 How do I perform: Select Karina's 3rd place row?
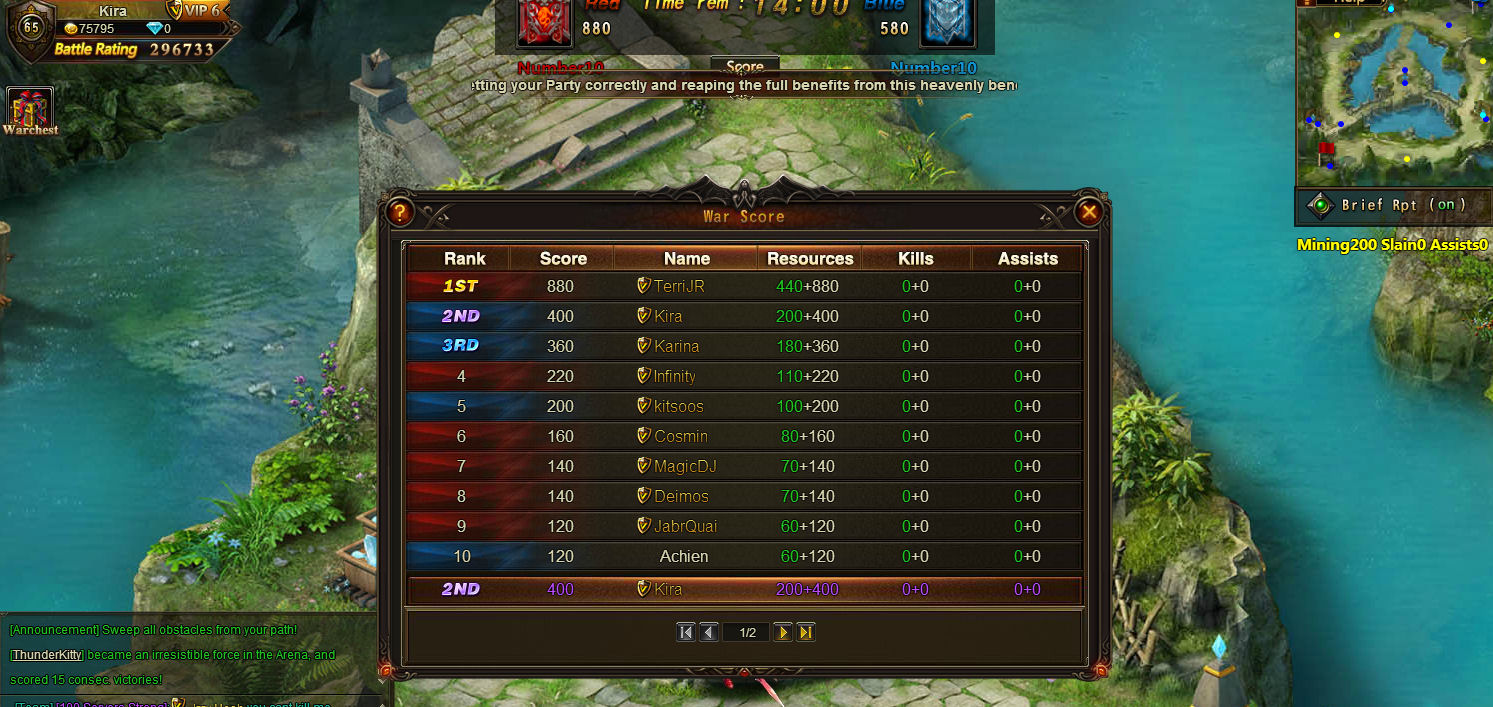[x=744, y=346]
